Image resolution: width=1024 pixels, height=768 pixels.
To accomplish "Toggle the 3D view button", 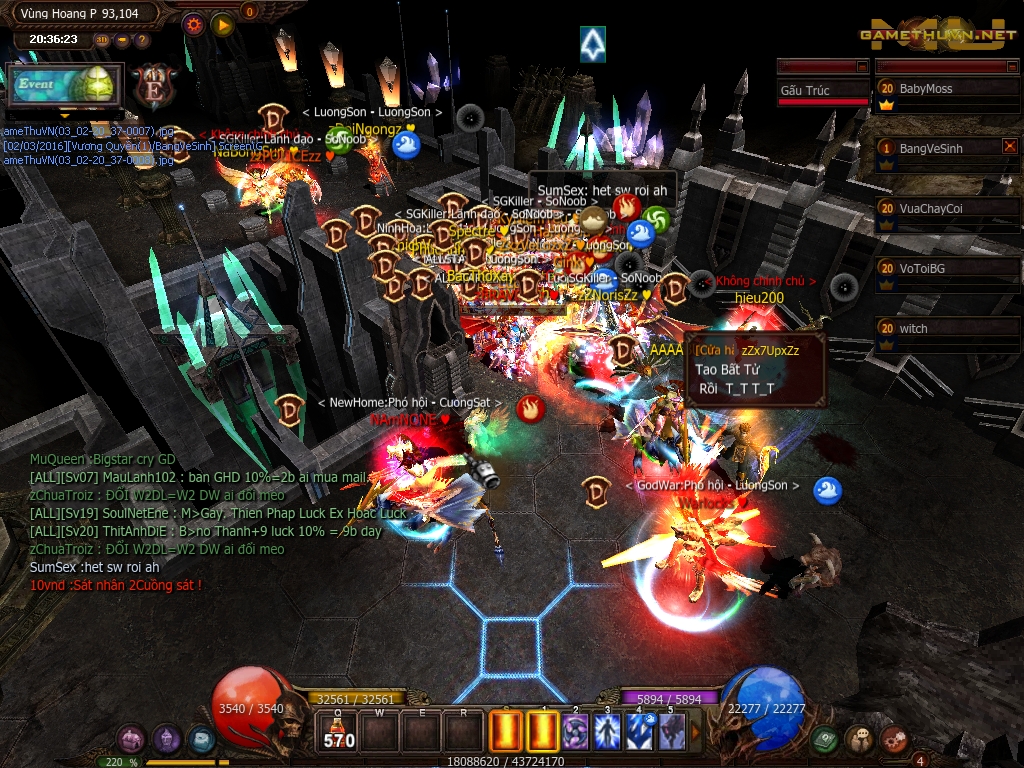I will pos(102,41).
